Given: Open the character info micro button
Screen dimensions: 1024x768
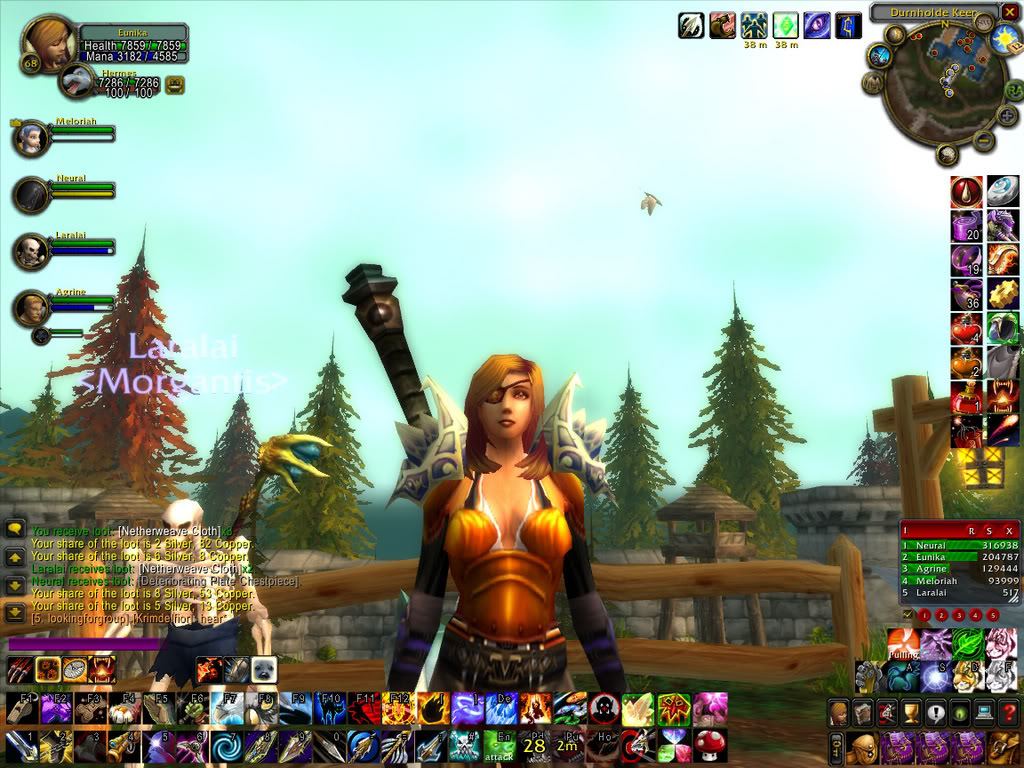Looking at the screenshot, I should [839, 713].
